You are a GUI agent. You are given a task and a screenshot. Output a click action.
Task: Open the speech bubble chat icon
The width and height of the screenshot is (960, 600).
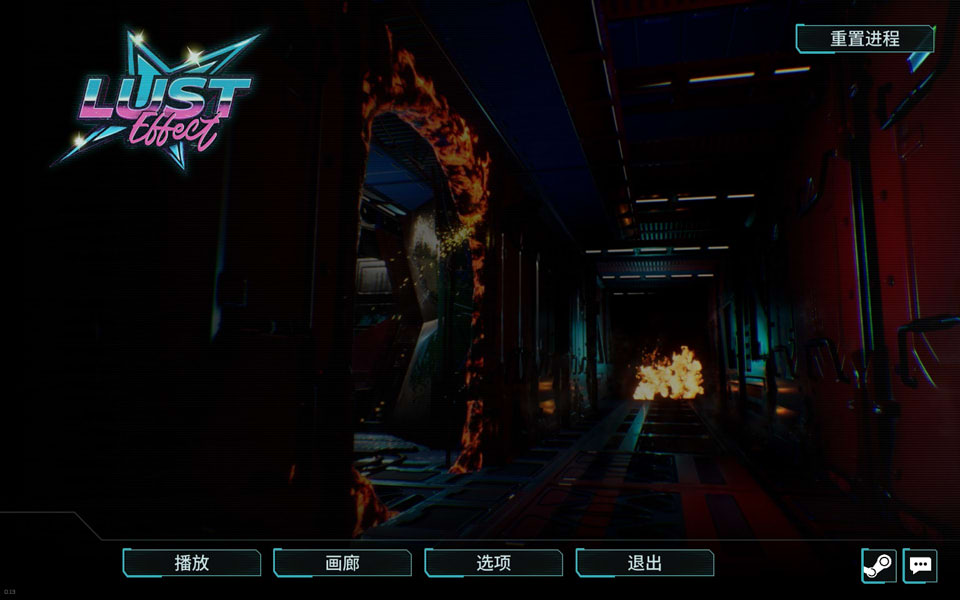pos(920,565)
